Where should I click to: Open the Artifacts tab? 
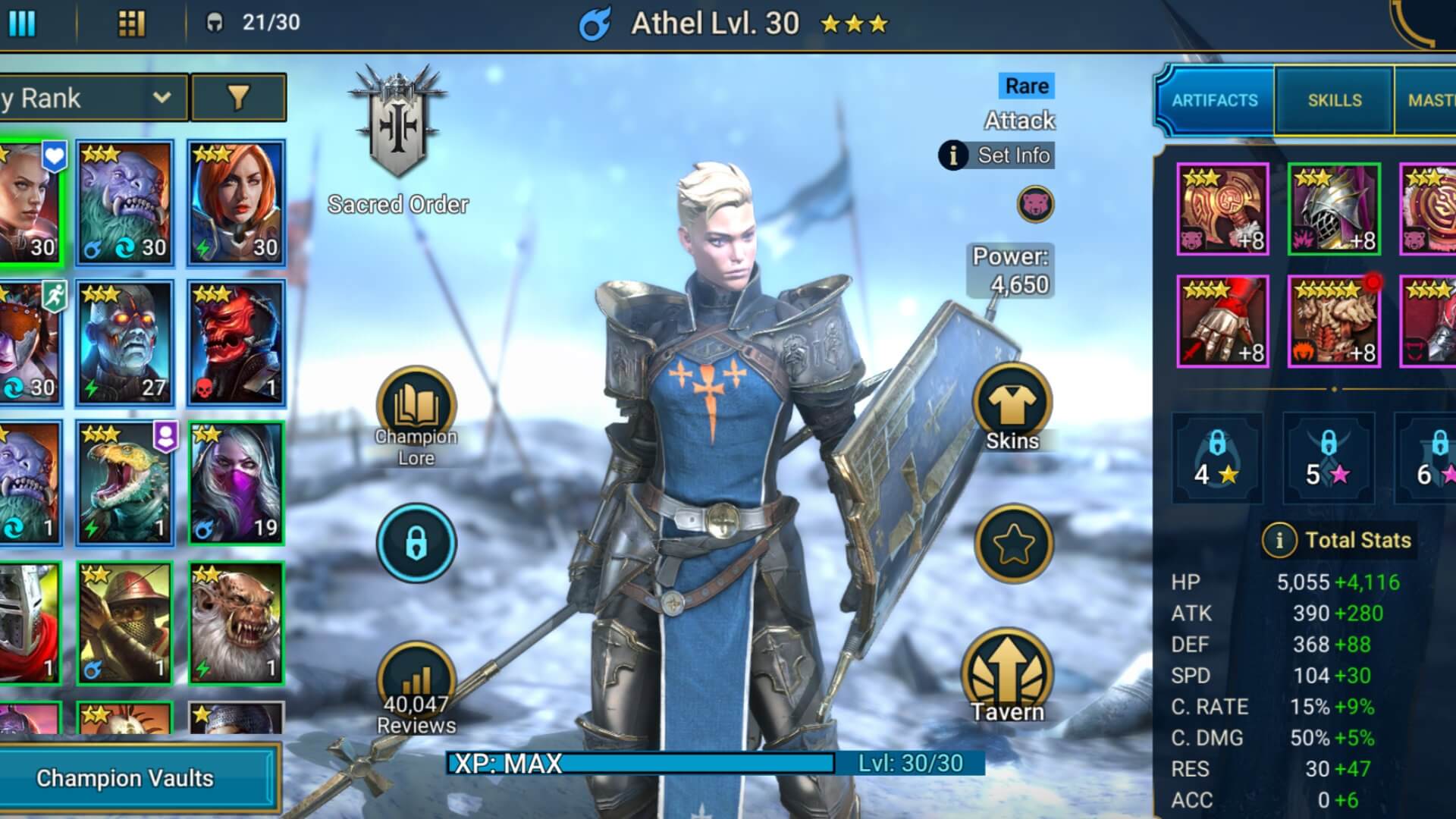click(x=1214, y=100)
